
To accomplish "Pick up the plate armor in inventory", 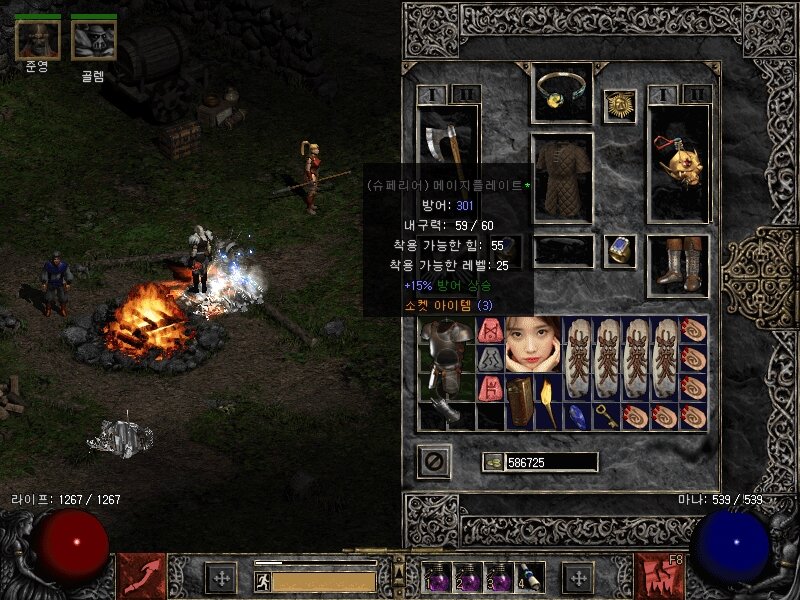I will coord(441,360).
